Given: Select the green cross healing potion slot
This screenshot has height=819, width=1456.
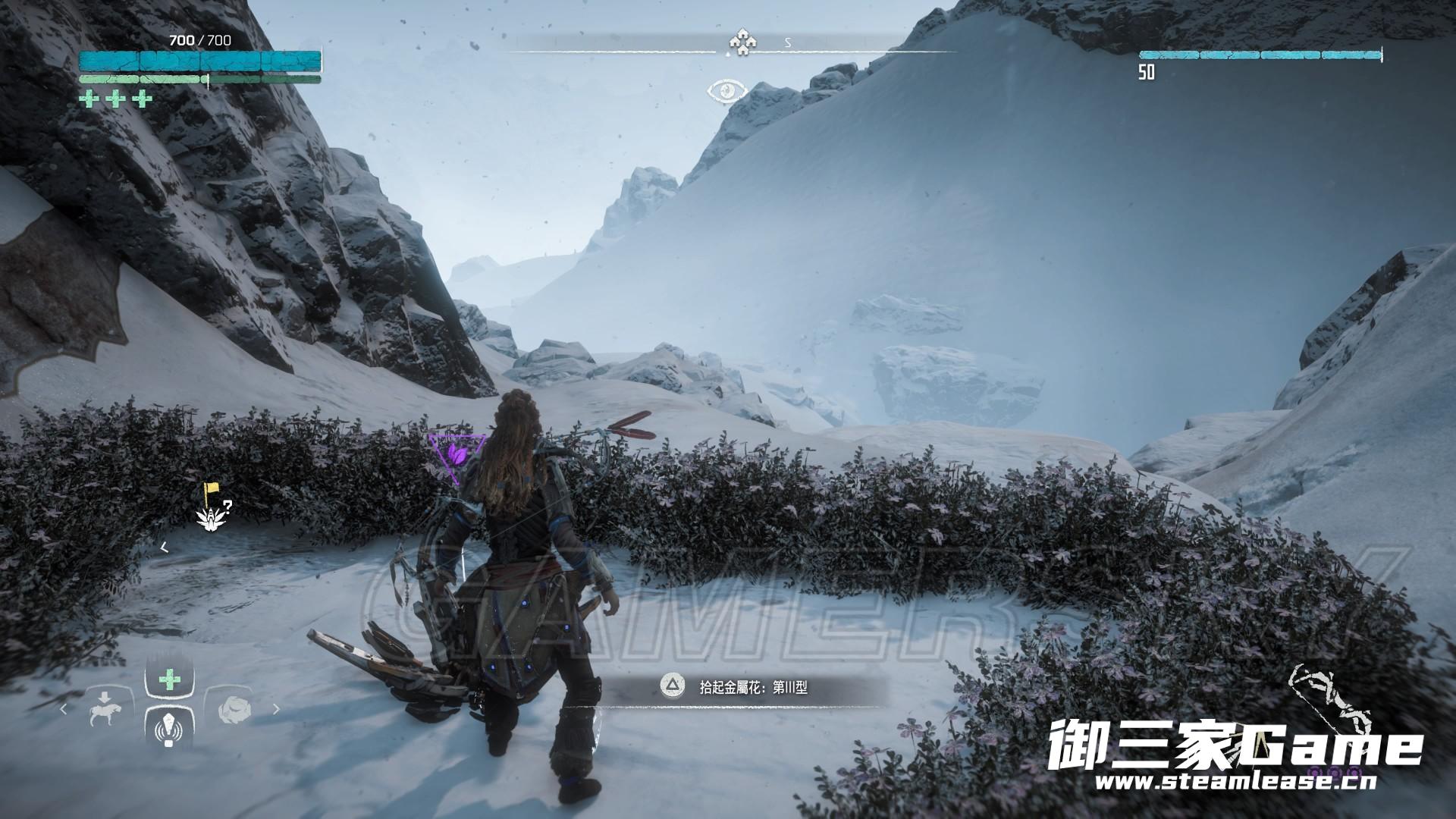Looking at the screenshot, I should coord(168,680).
